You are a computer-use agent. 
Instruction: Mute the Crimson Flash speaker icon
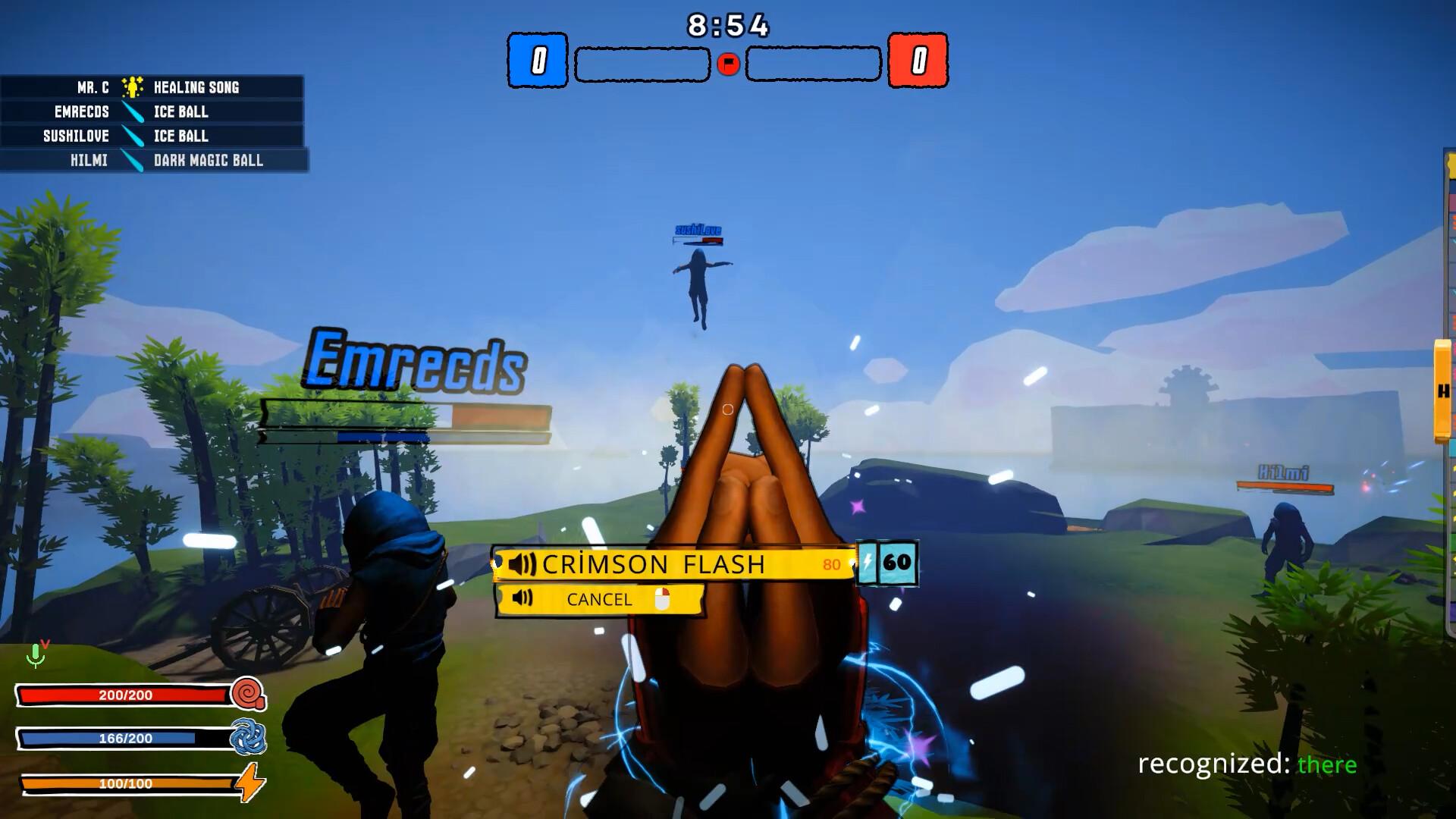point(522,564)
